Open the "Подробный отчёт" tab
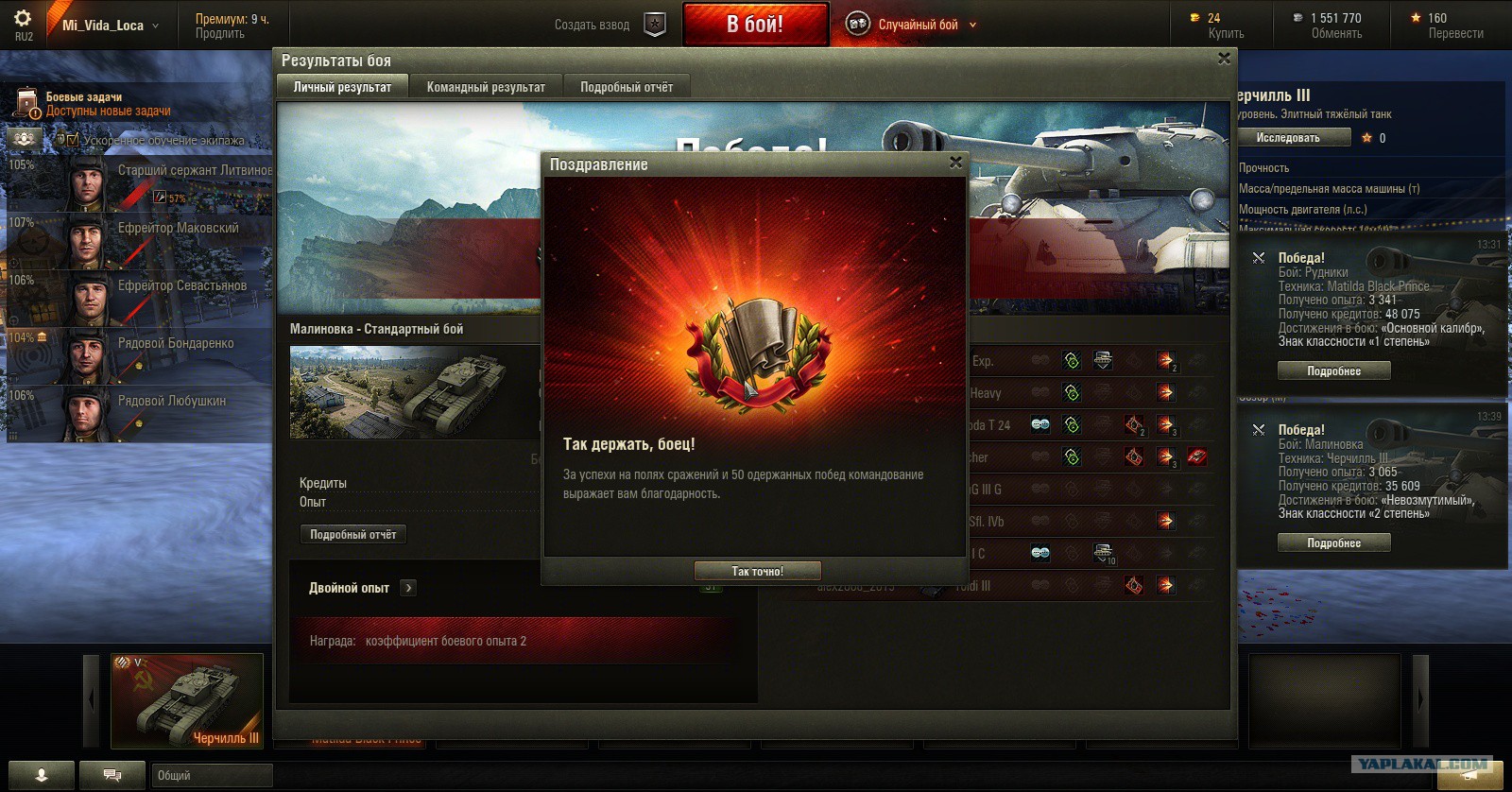Screen dimensions: 1512x792 click(x=627, y=87)
